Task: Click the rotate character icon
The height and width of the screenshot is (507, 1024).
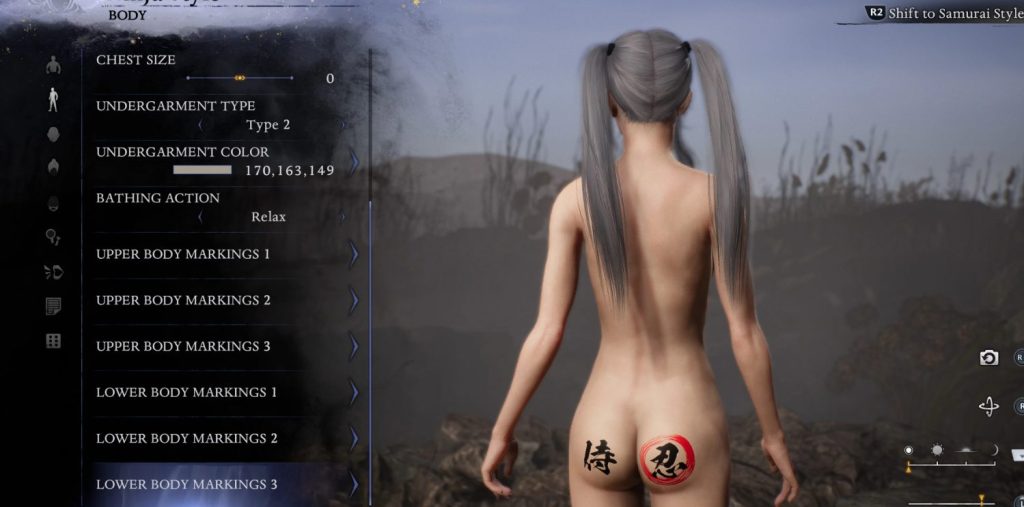Action: 989,406
